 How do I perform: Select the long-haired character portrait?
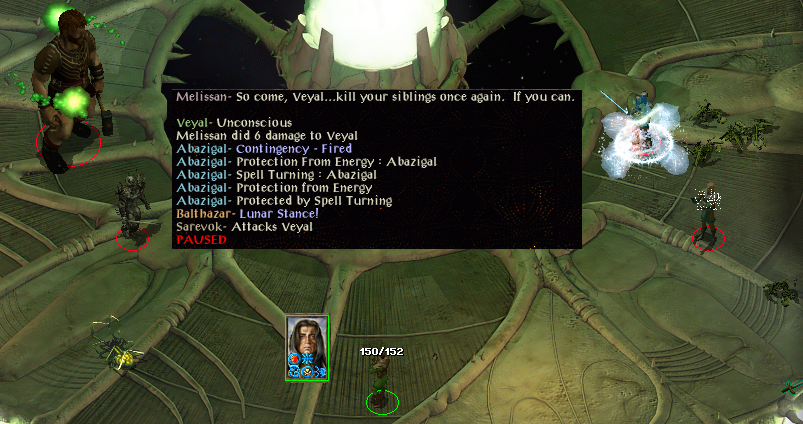(307, 347)
